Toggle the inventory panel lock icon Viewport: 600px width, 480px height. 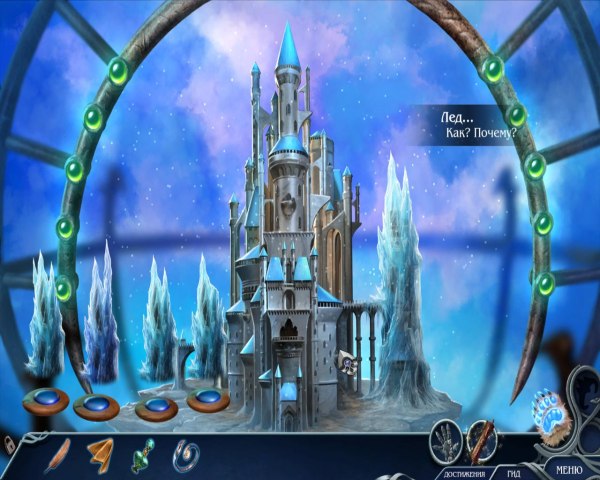9,444
